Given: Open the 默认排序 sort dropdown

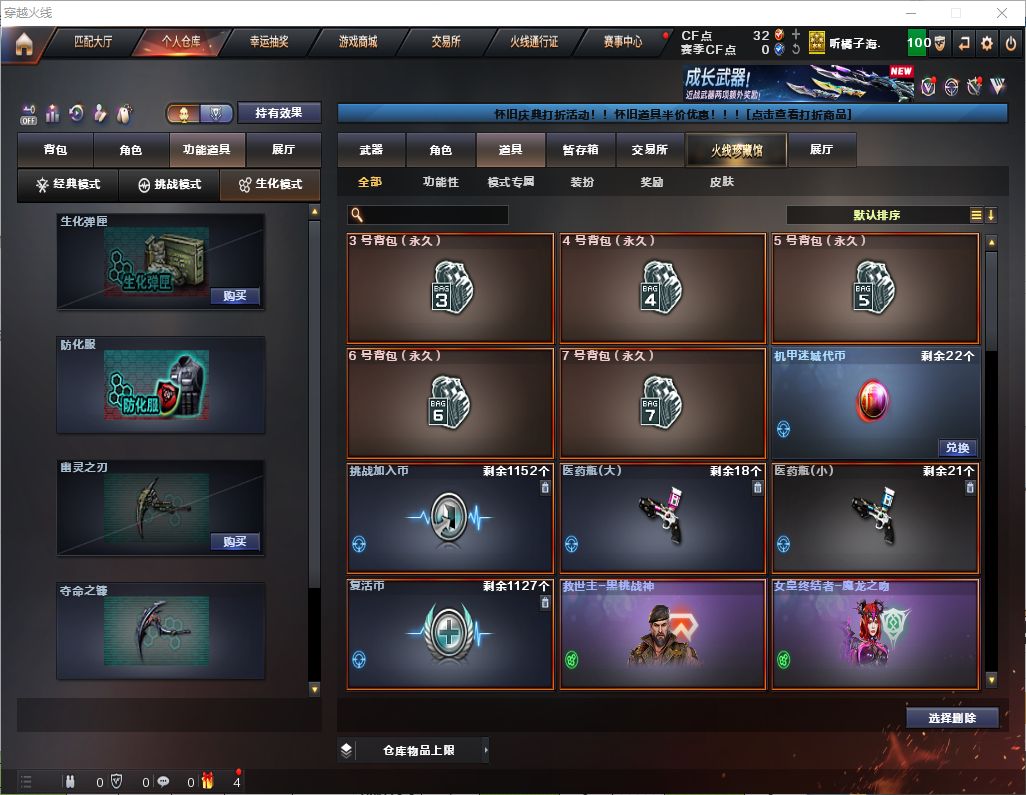Looking at the screenshot, I should 876,215.
